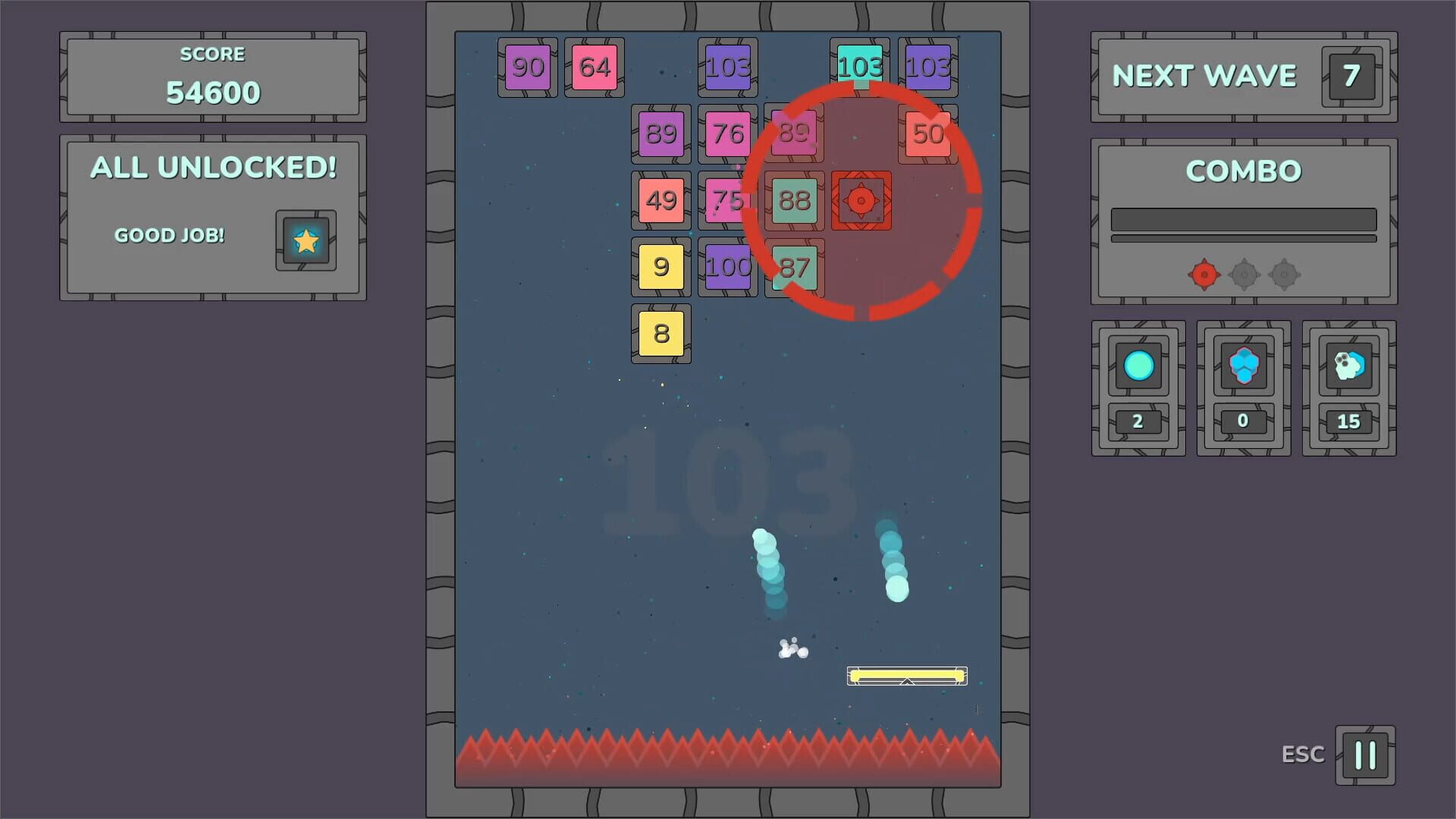Click the red 50 brick near the blast radius
Screen dimensions: 1456x819
click(927, 135)
